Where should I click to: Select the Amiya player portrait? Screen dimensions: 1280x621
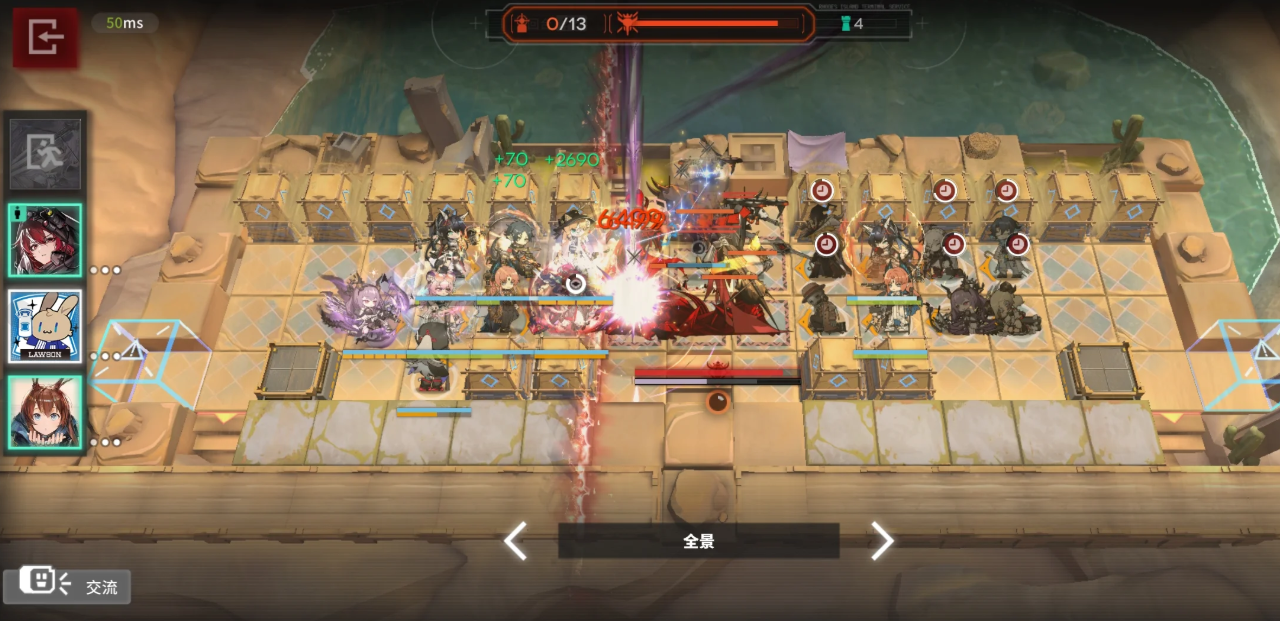(x=45, y=411)
